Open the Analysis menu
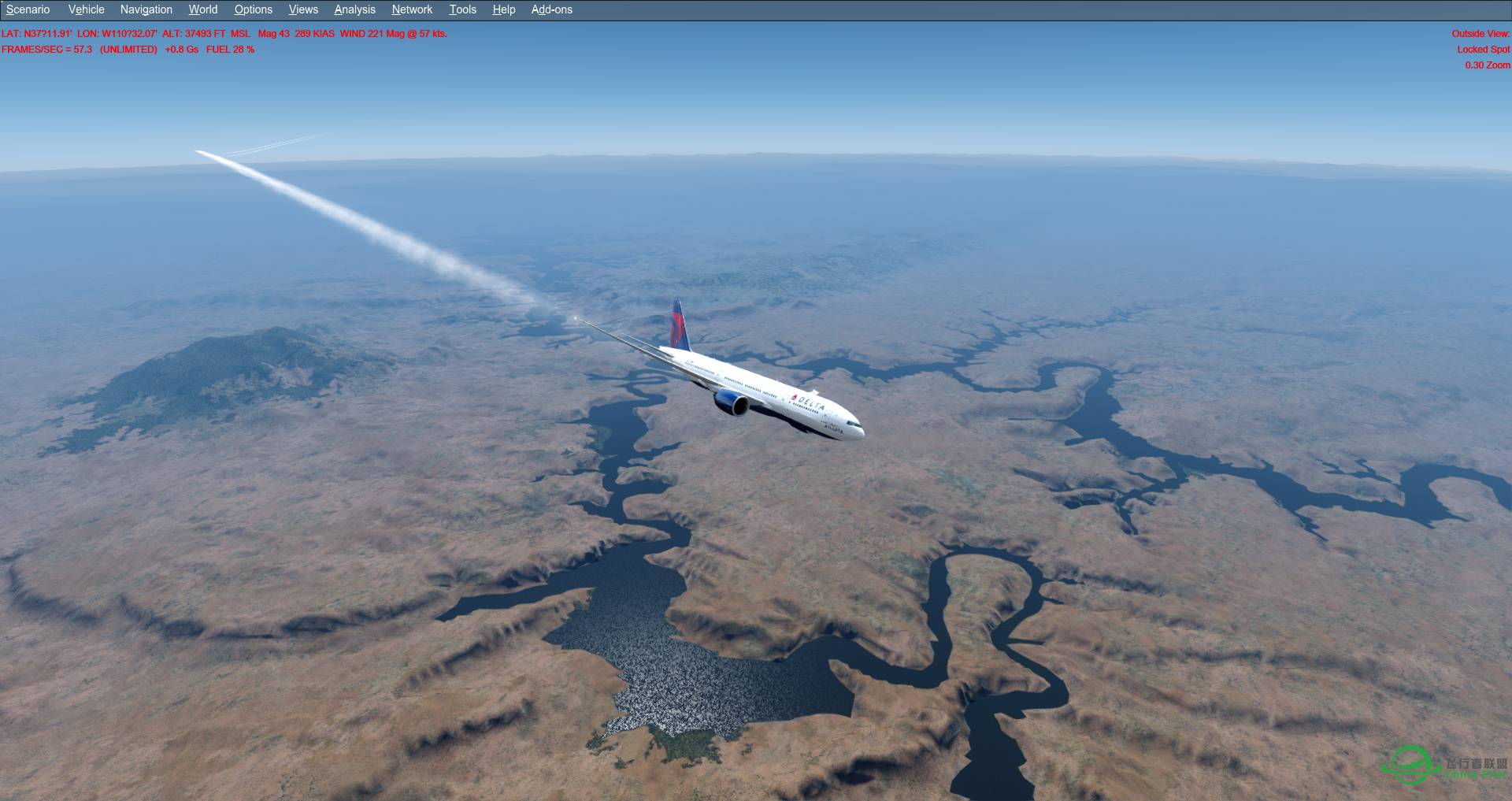This screenshot has height=801, width=1512. pos(354,9)
